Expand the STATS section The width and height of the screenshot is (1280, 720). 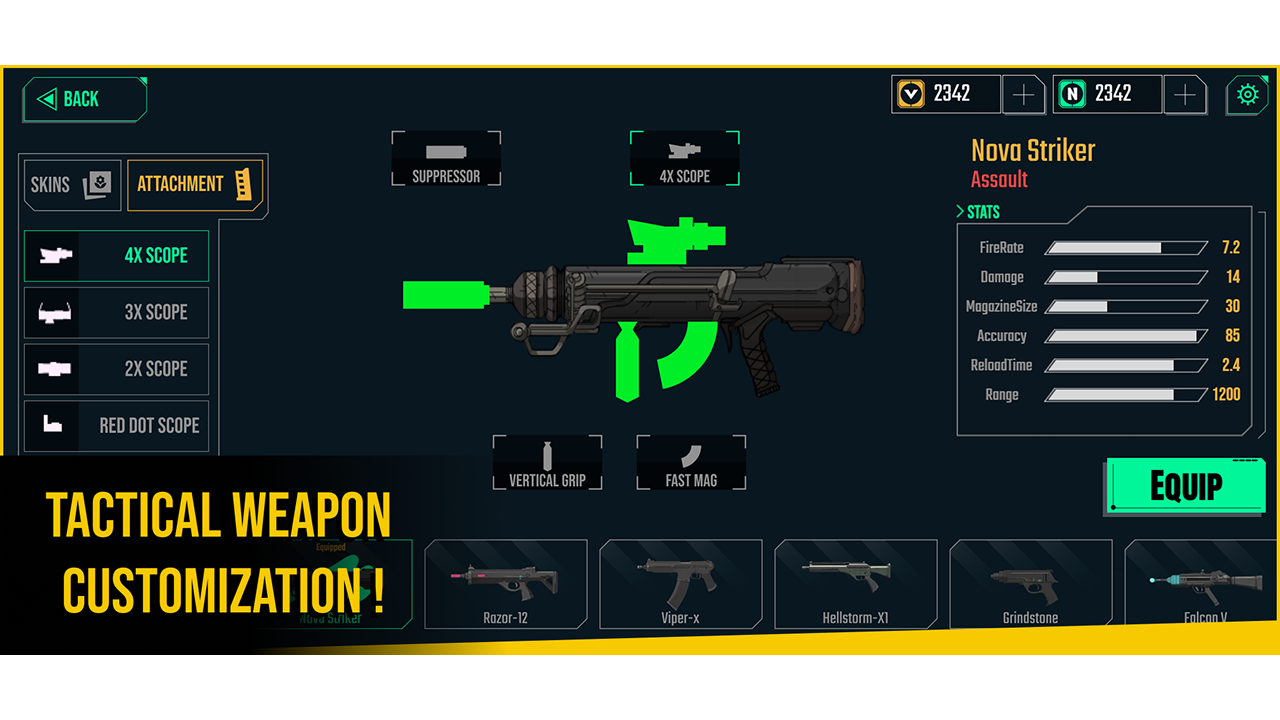(977, 212)
